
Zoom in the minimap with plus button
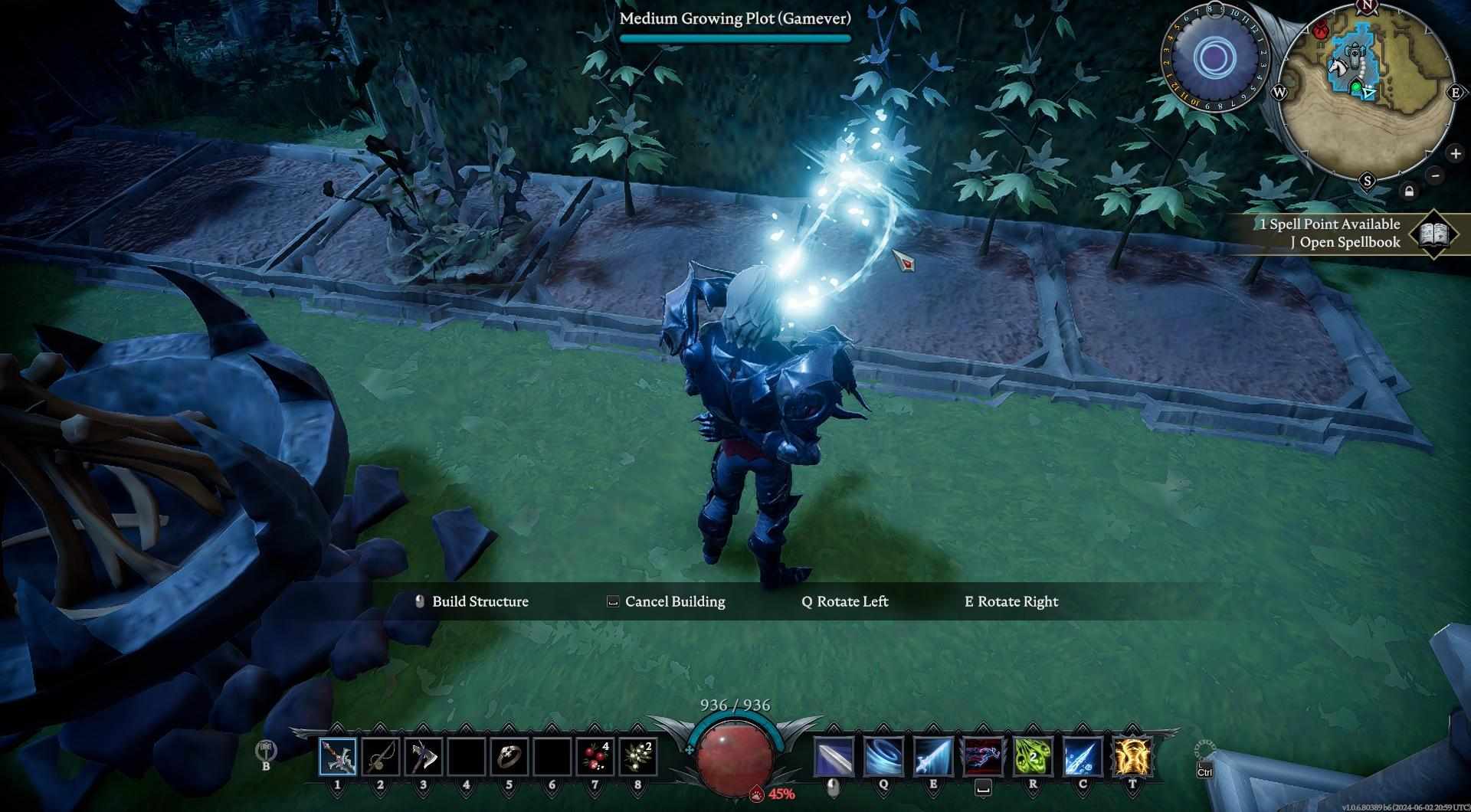(x=1455, y=154)
